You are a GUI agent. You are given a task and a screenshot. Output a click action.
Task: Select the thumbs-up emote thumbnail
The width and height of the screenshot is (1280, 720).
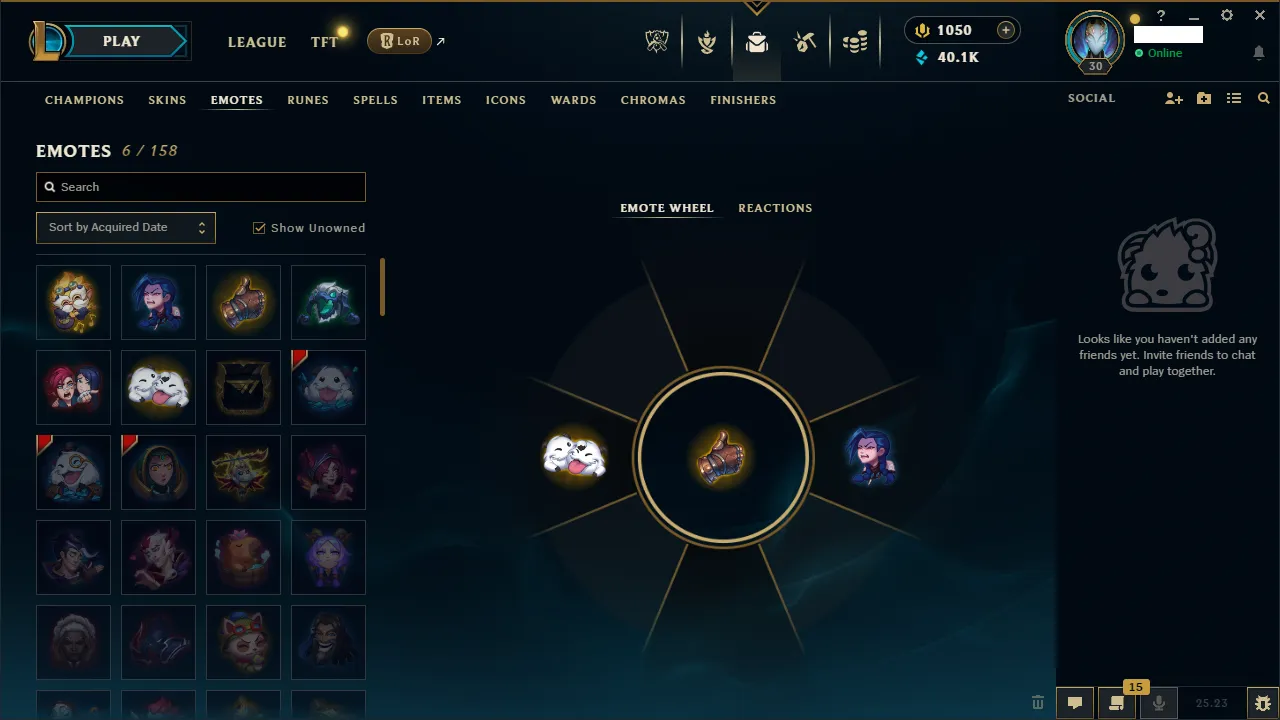pyautogui.click(x=243, y=302)
